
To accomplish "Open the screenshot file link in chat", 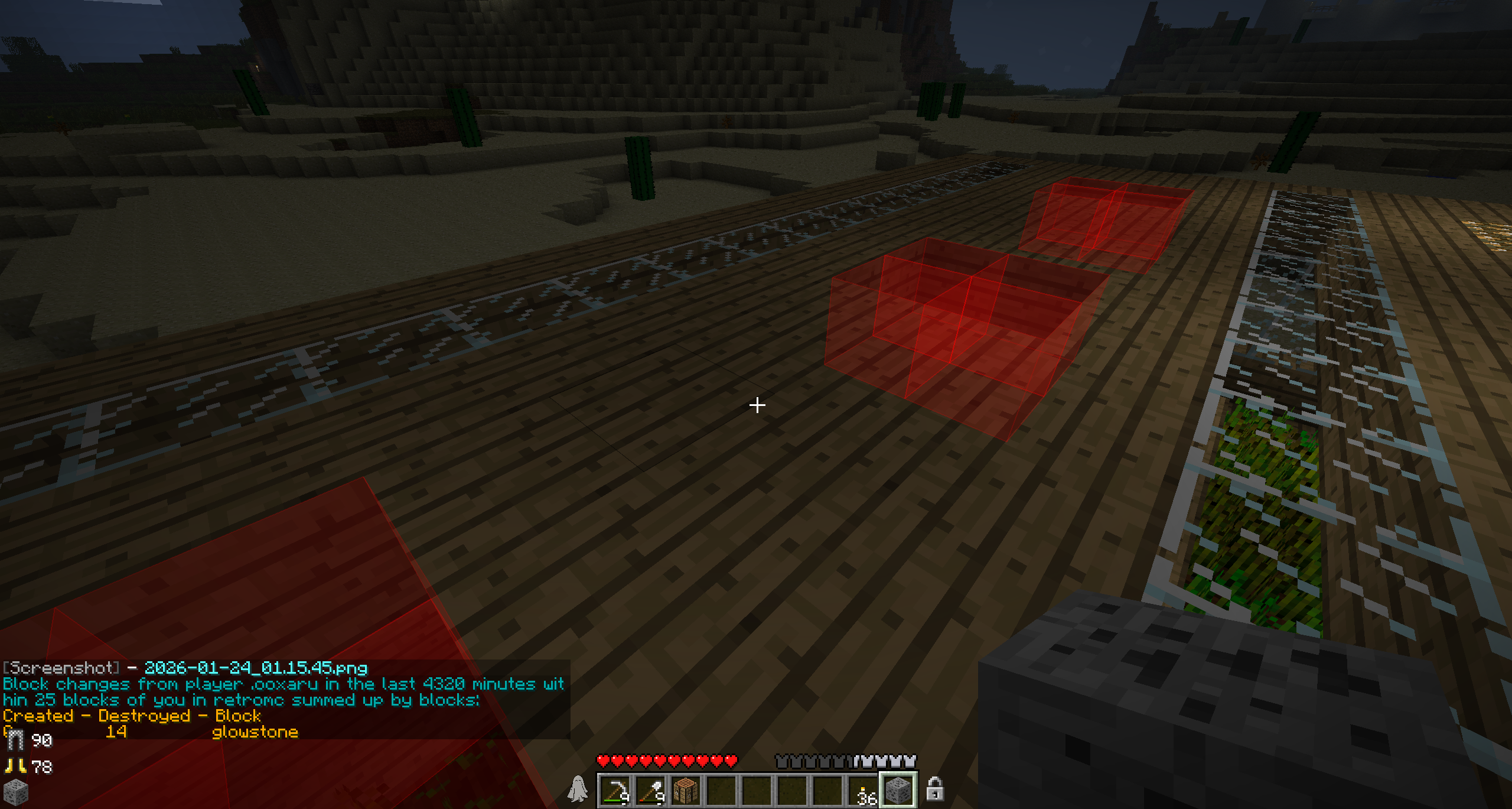I will click(256, 668).
